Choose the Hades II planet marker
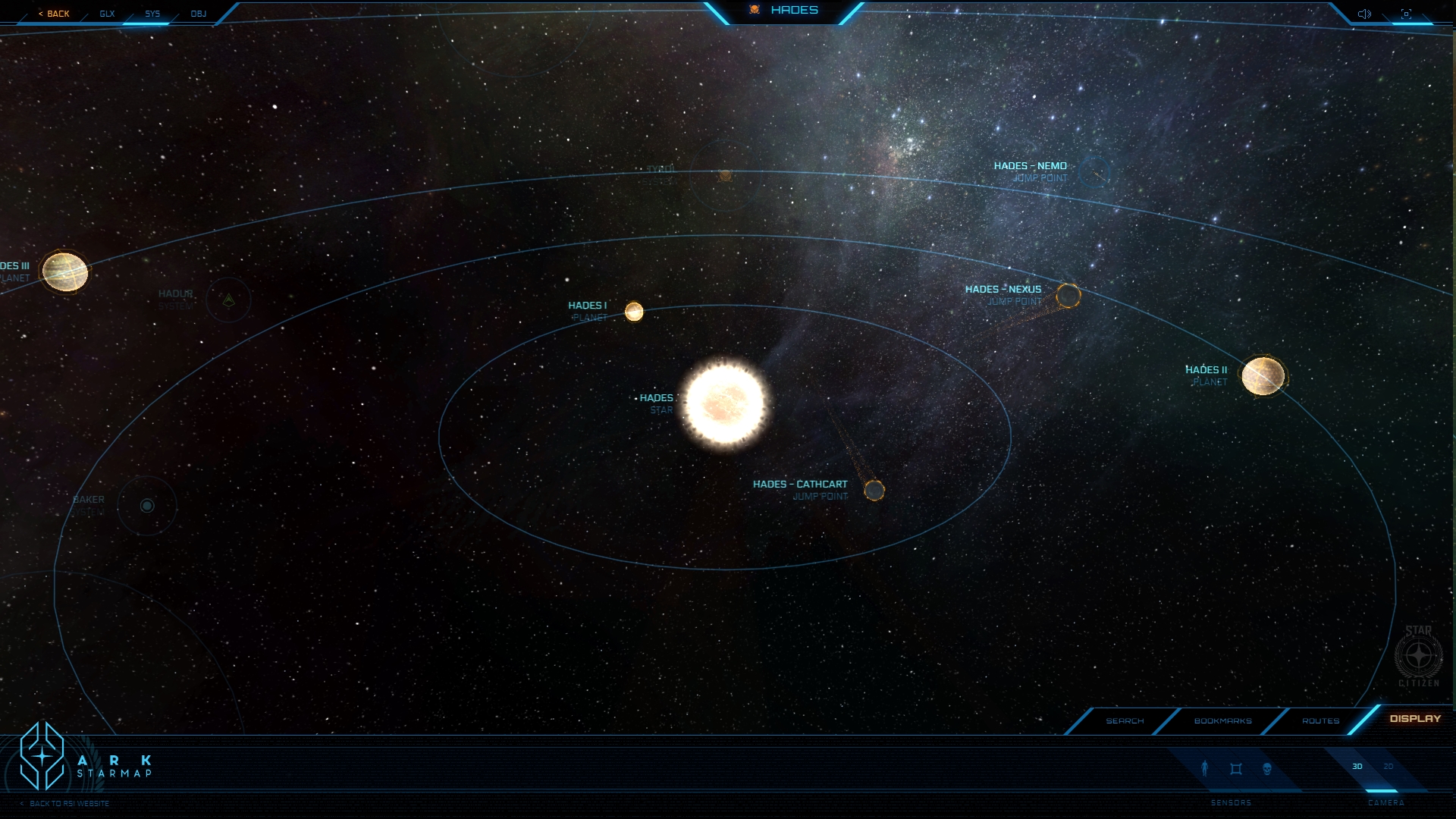The width and height of the screenshot is (1456, 819). click(1263, 376)
